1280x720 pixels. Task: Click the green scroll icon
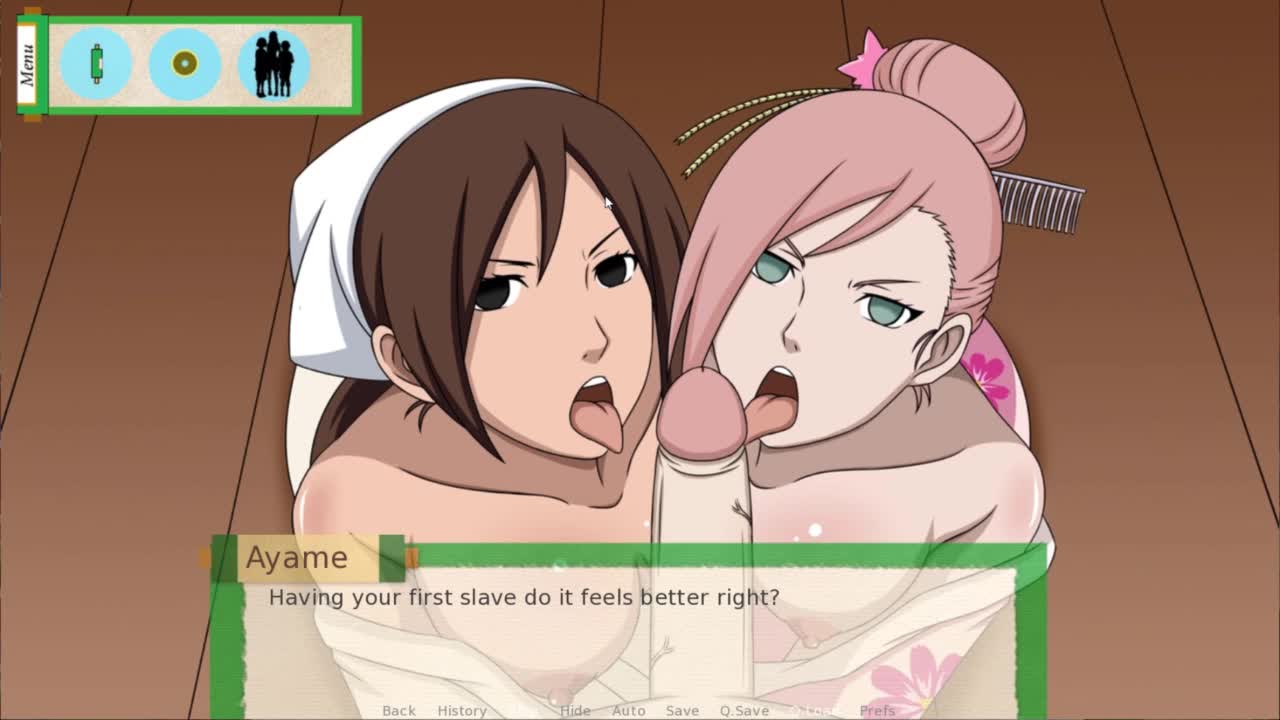[x=96, y=64]
